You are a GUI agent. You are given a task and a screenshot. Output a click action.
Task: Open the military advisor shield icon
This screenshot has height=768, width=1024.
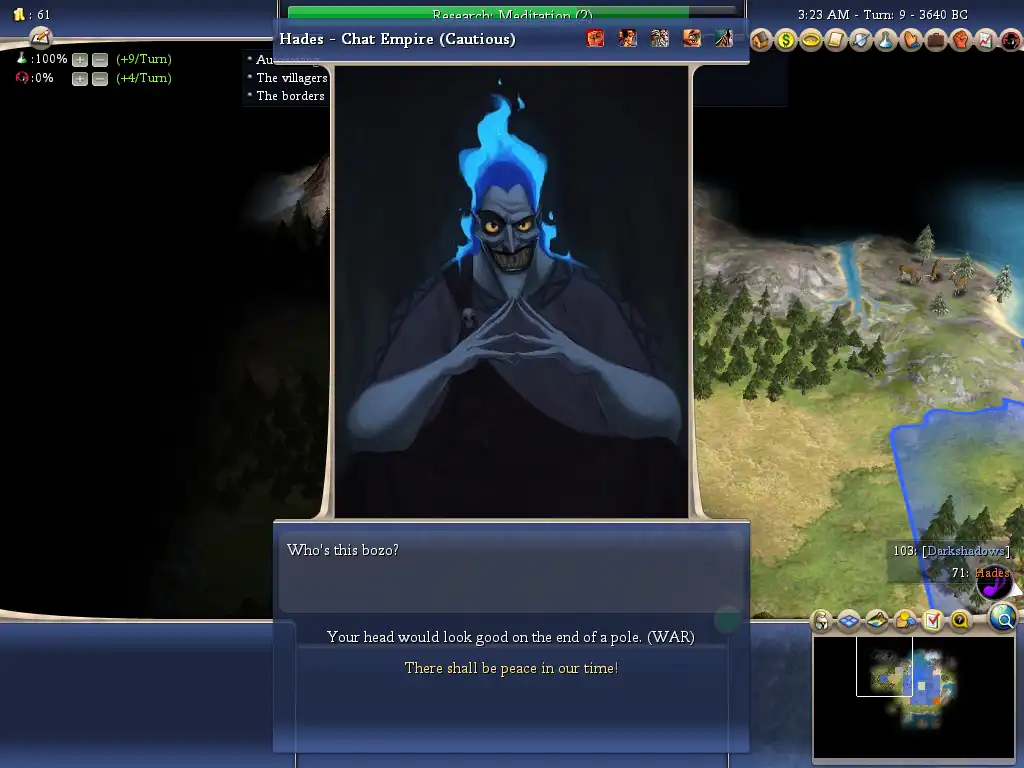click(861, 40)
